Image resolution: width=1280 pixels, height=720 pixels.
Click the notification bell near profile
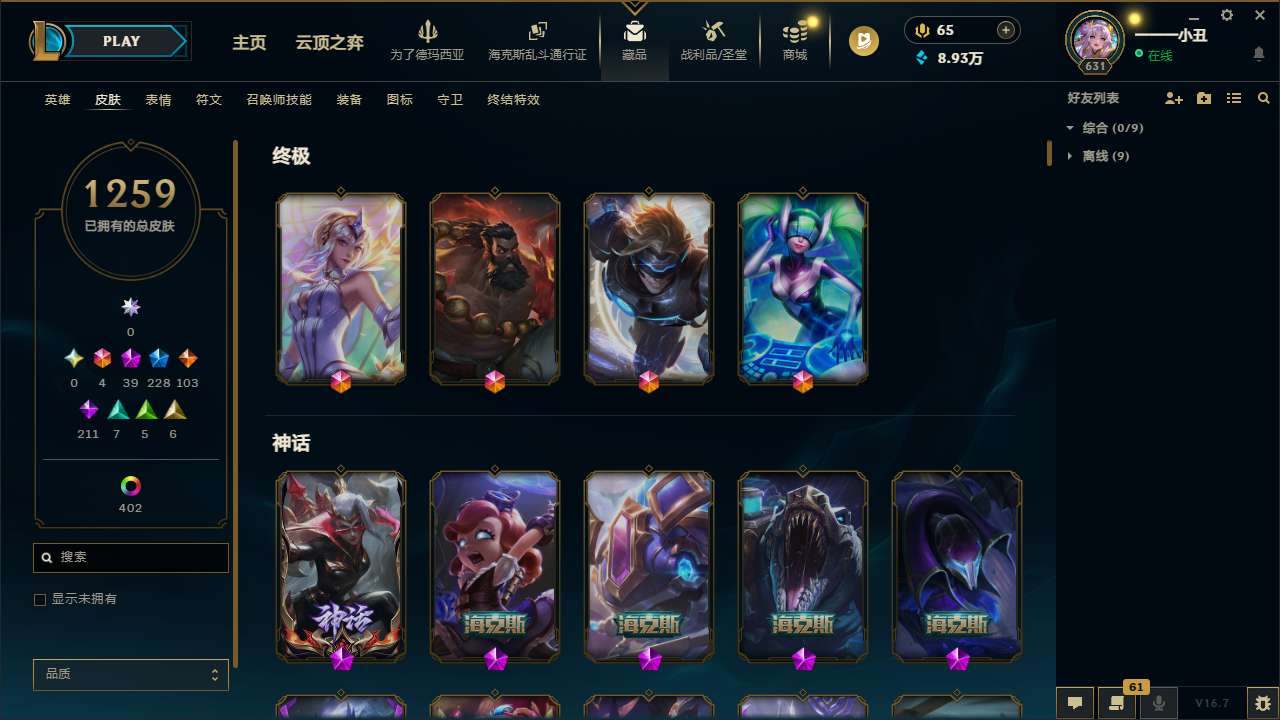(x=1258, y=53)
